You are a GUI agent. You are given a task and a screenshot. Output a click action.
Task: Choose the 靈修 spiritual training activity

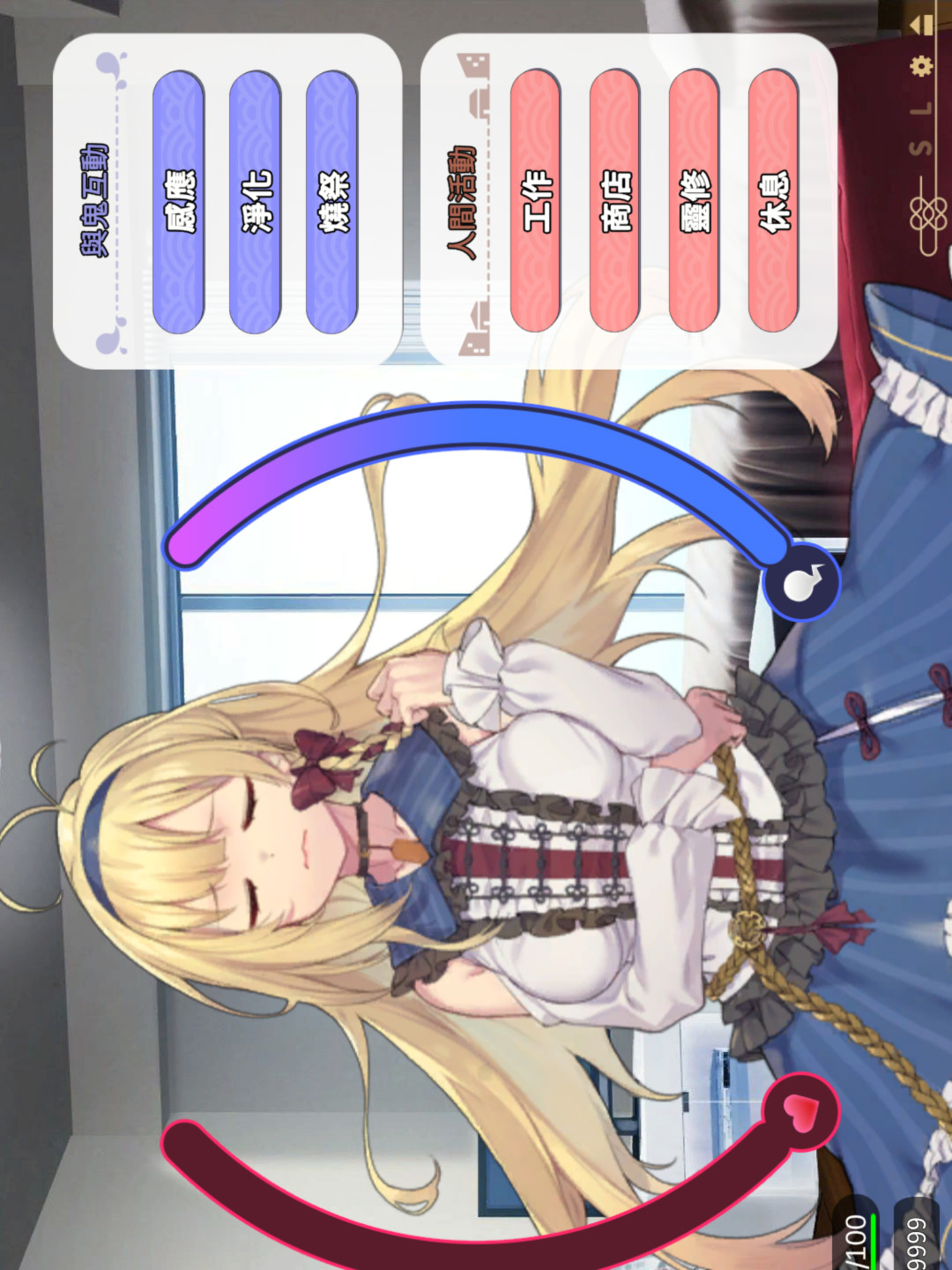695,202
